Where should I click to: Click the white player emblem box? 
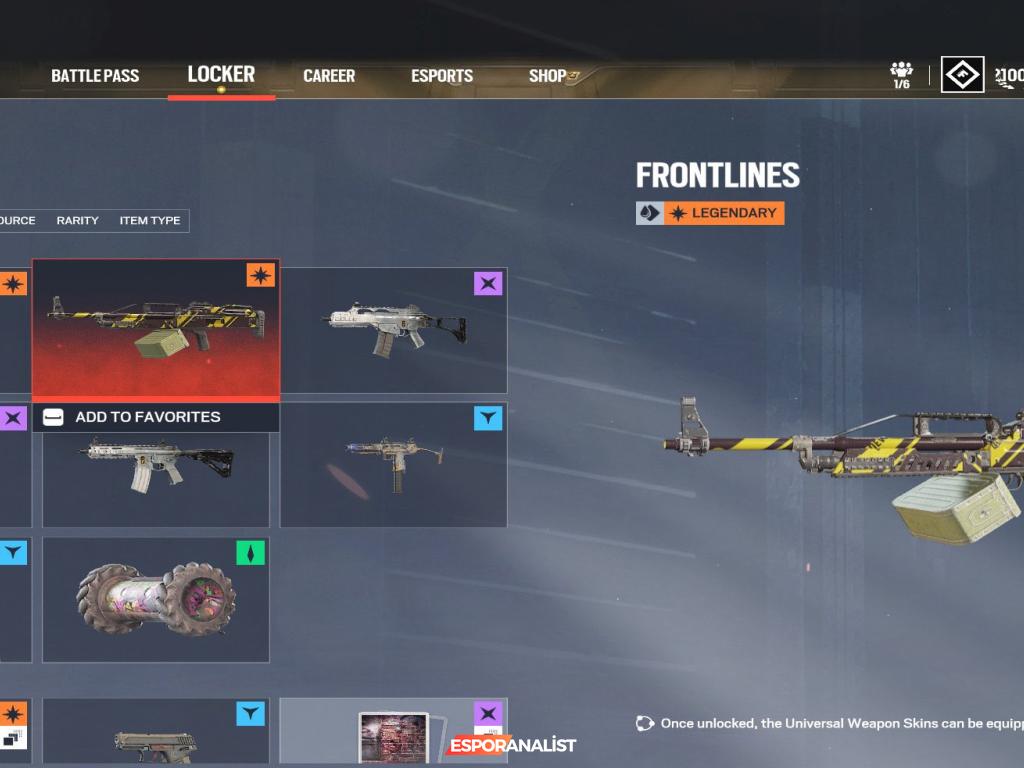point(962,74)
